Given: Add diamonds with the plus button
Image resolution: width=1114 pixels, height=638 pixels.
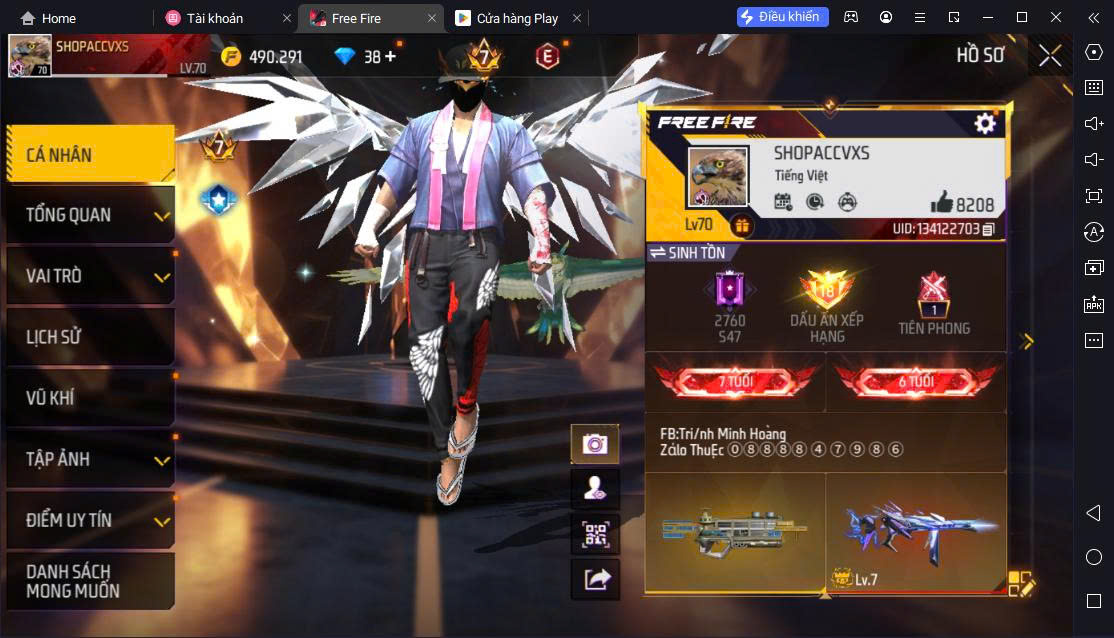Looking at the screenshot, I should [390, 56].
